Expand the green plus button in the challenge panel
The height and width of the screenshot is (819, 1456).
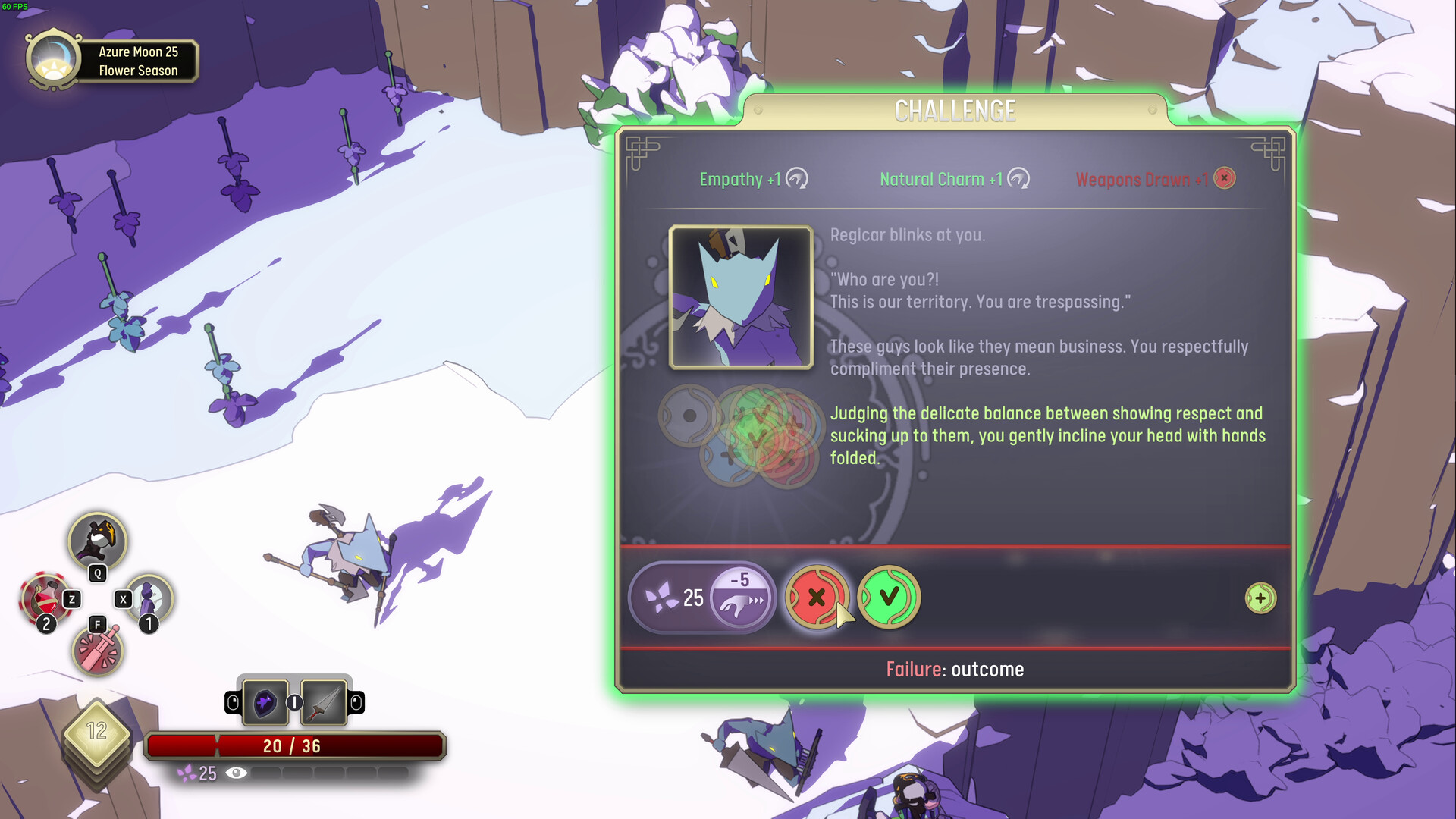click(x=1259, y=598)
